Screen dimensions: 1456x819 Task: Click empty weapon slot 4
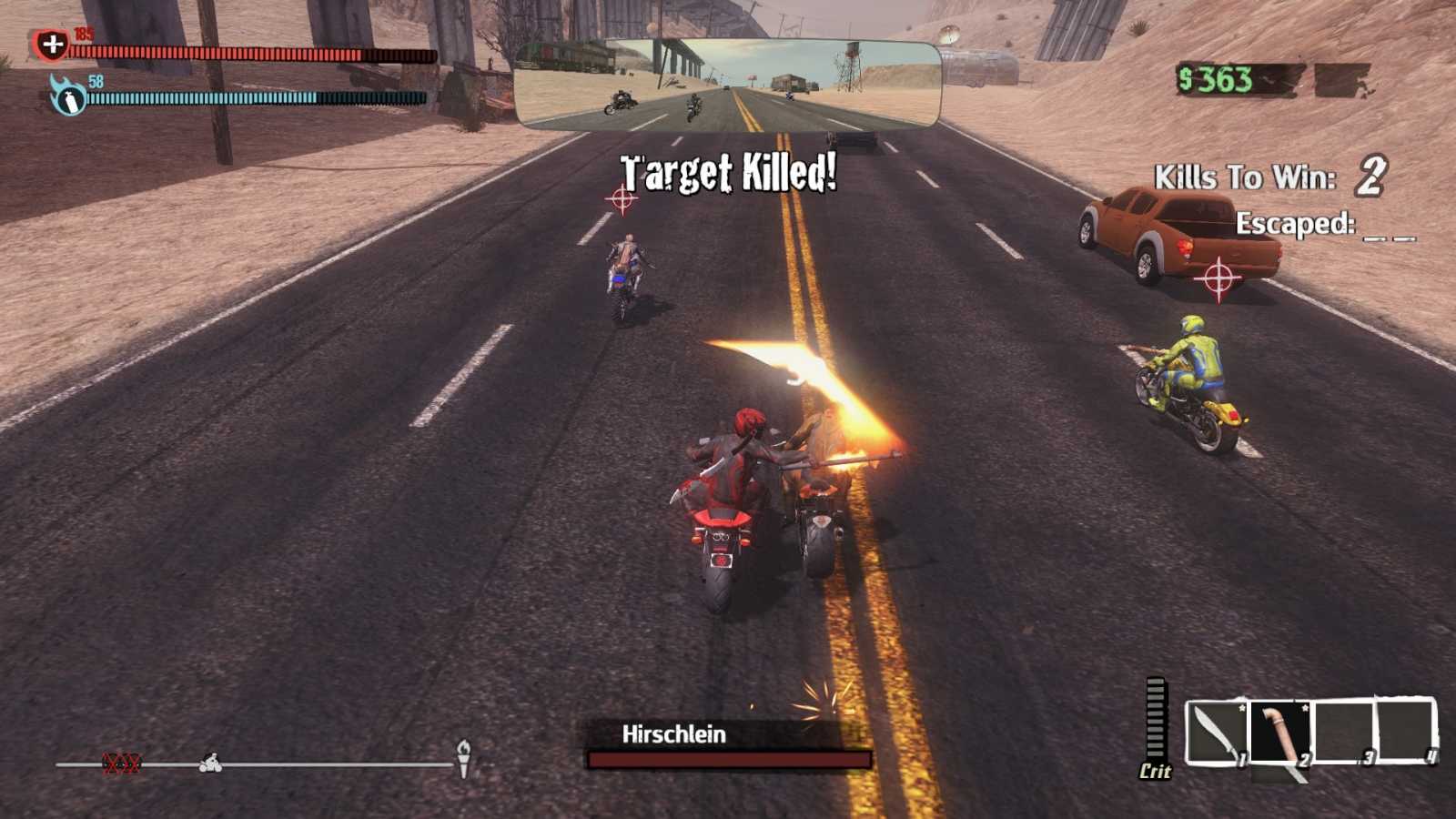1405,732
